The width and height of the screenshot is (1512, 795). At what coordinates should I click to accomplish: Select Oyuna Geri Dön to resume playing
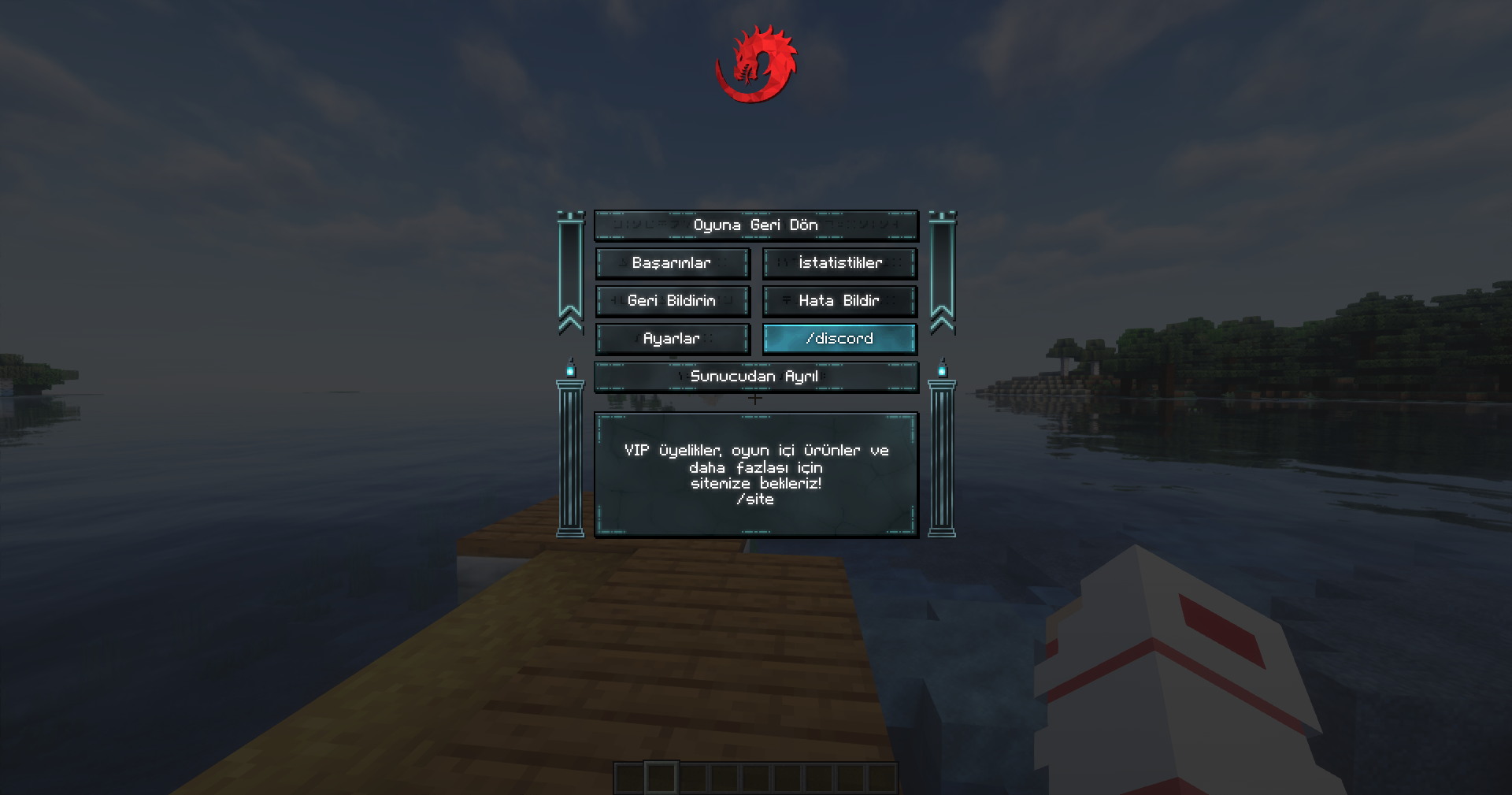pos(756,225)
